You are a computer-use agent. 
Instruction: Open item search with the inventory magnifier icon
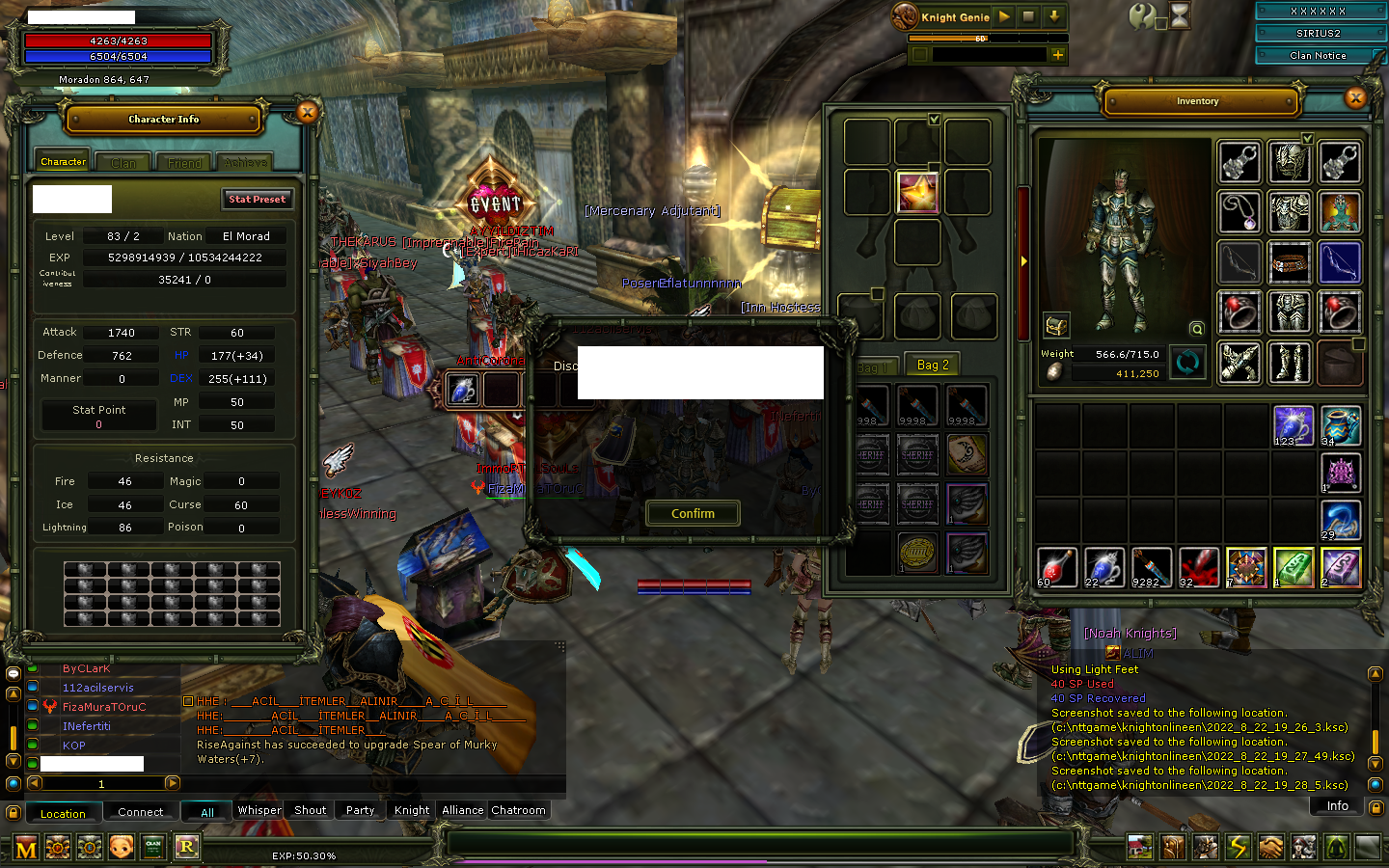(x=1197, y=329)
